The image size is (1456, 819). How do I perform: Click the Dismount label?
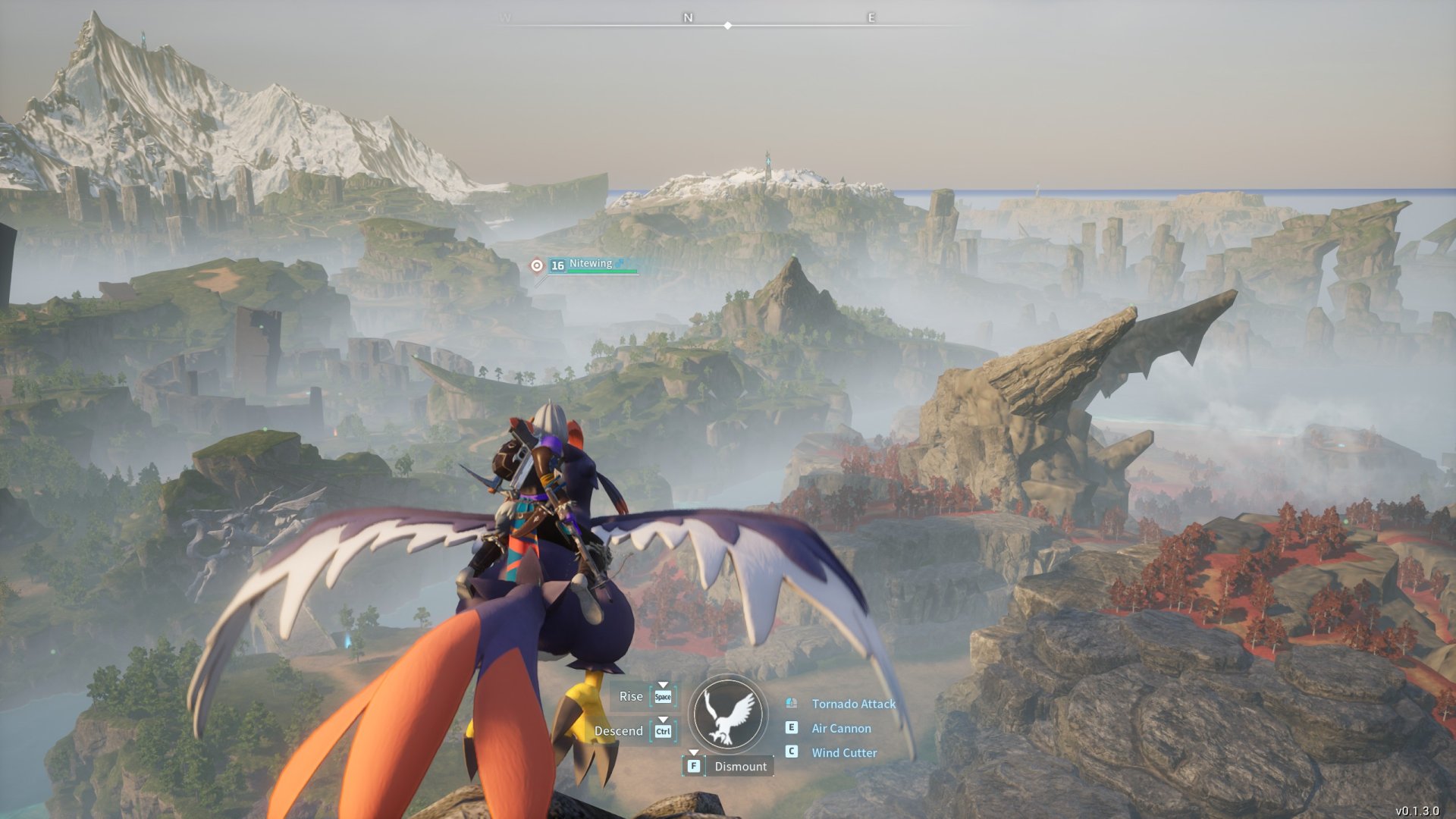click(740, 766)
